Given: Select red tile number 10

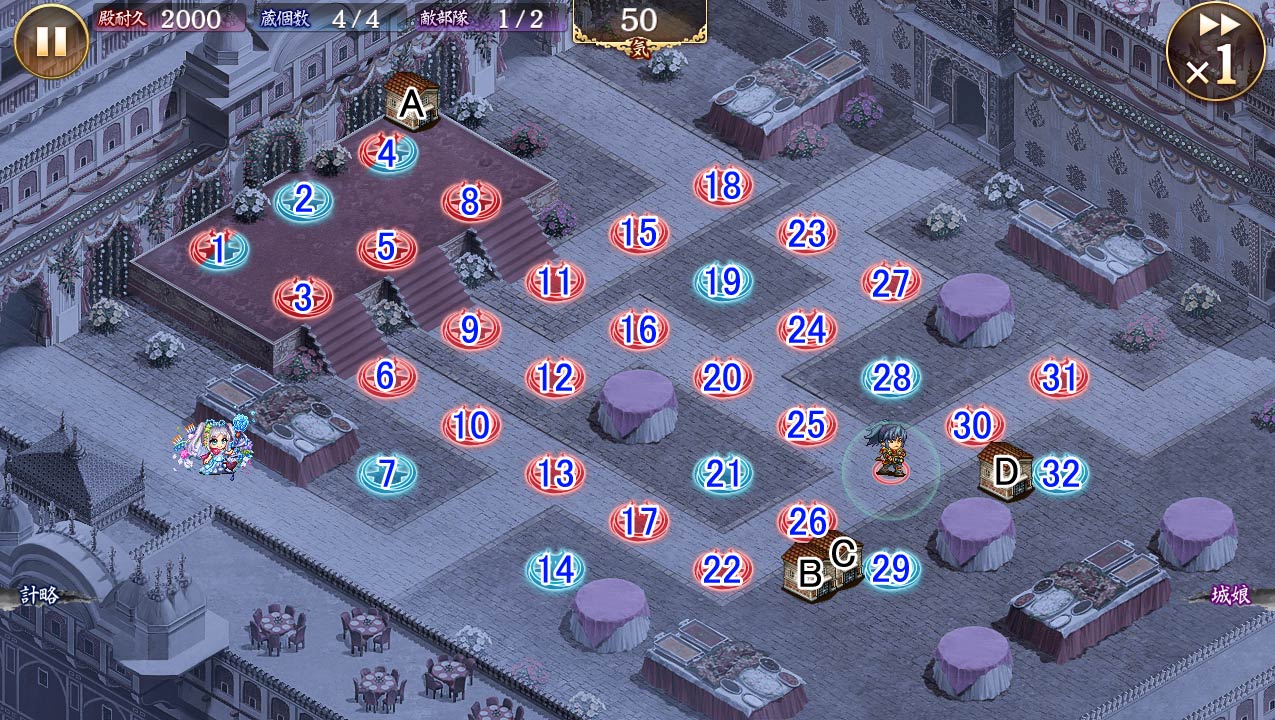Looking at the screenshot, I should (x=470, y=426).
